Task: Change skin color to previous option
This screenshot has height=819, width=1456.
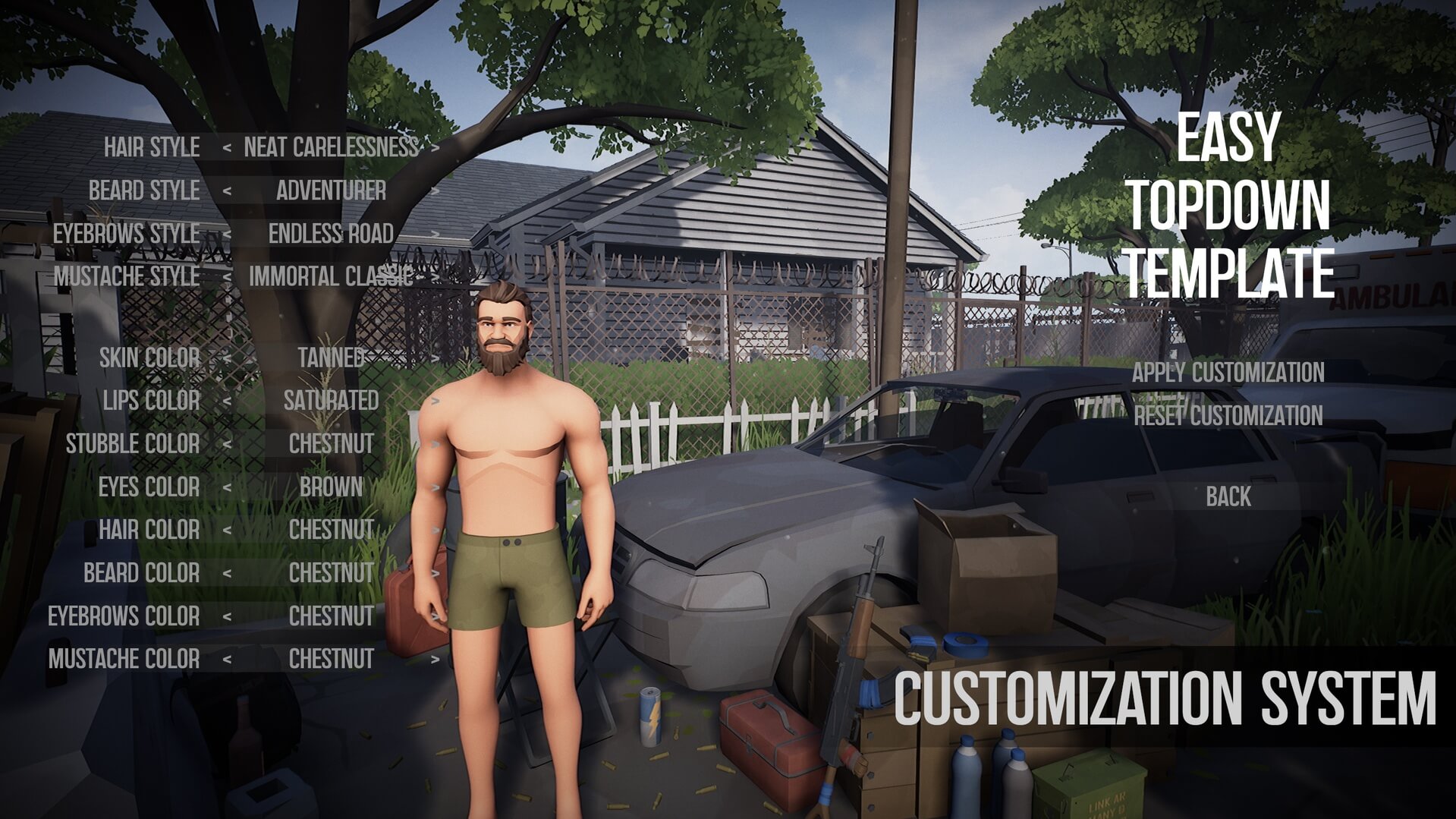Action: [227, 358]
